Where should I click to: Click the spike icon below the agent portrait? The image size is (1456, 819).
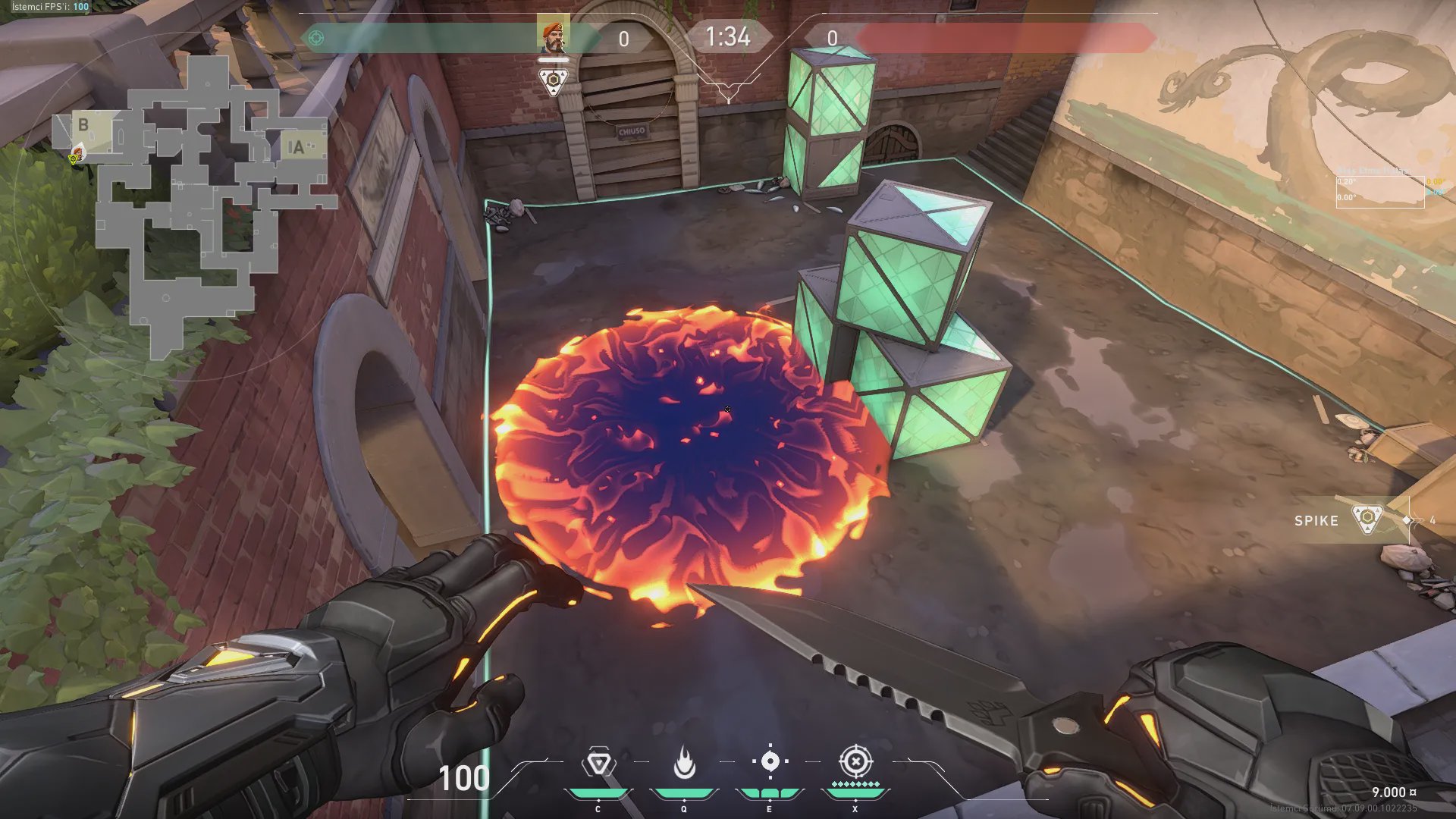(x=554, y=80)
